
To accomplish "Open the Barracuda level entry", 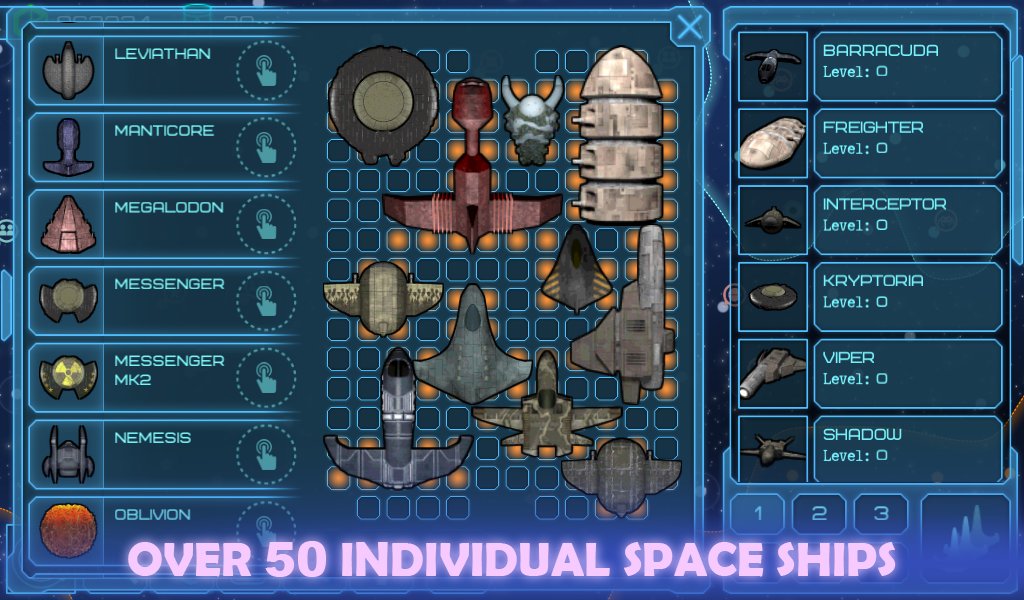I will [x=907, y=66].
